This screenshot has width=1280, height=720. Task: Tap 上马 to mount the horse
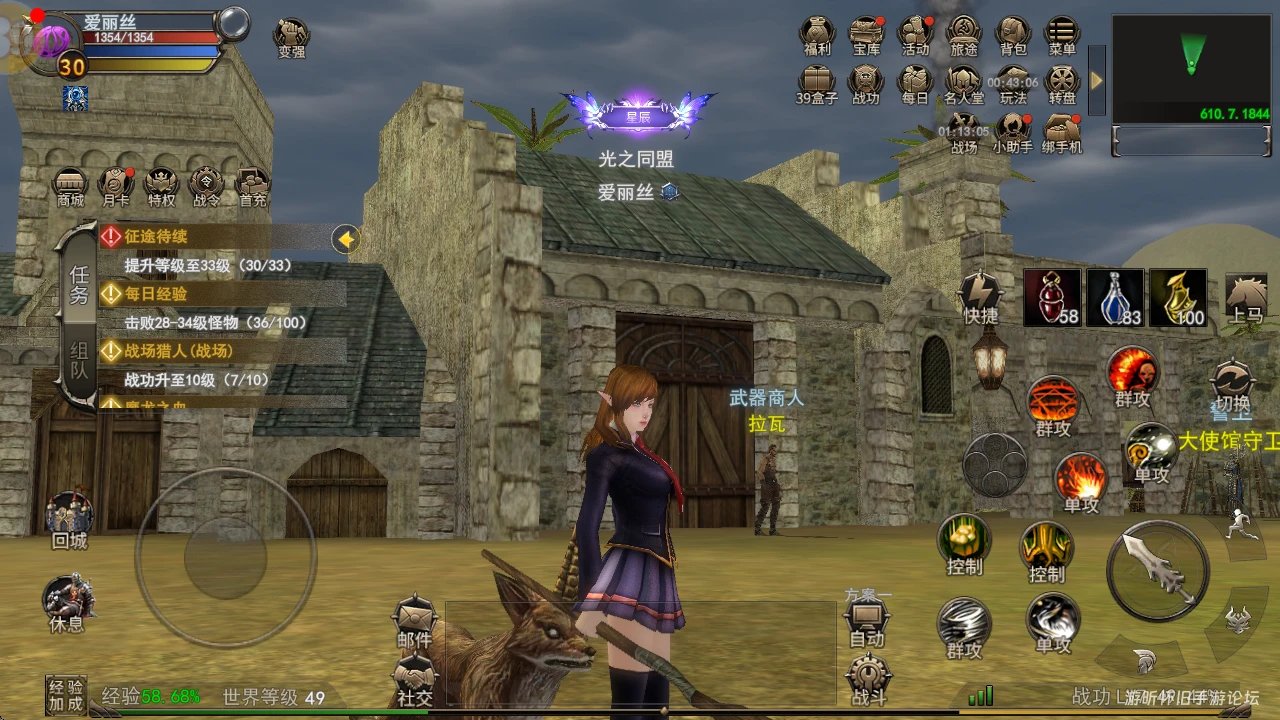(1246, 299)
